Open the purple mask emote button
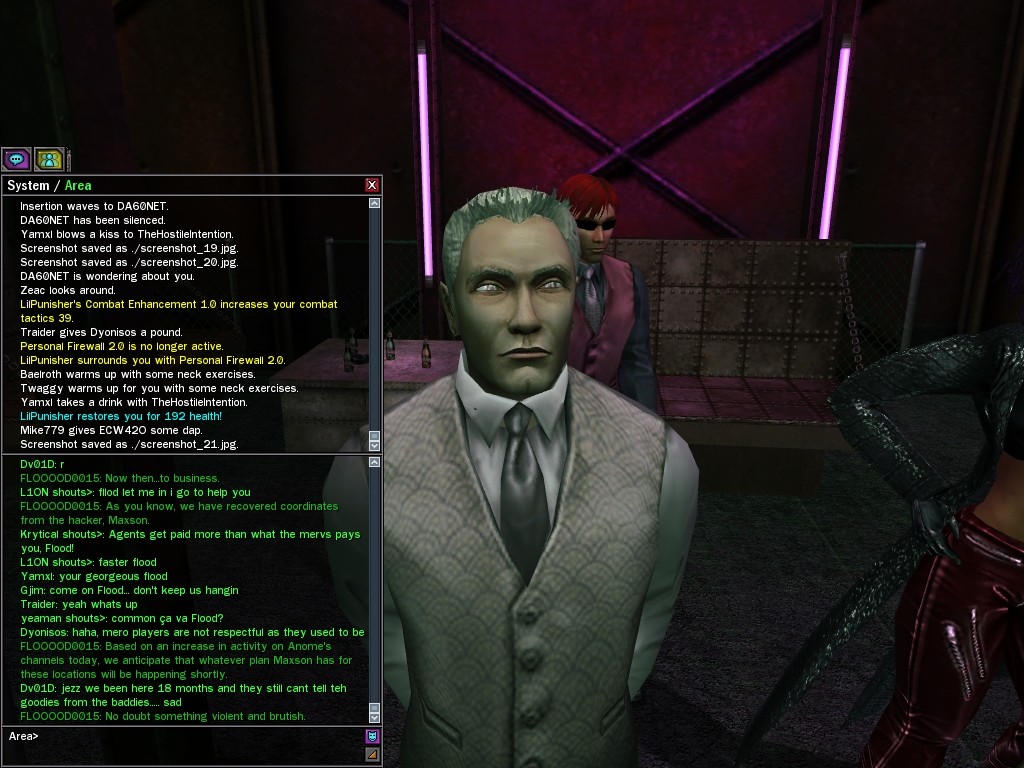 point(372,736)
